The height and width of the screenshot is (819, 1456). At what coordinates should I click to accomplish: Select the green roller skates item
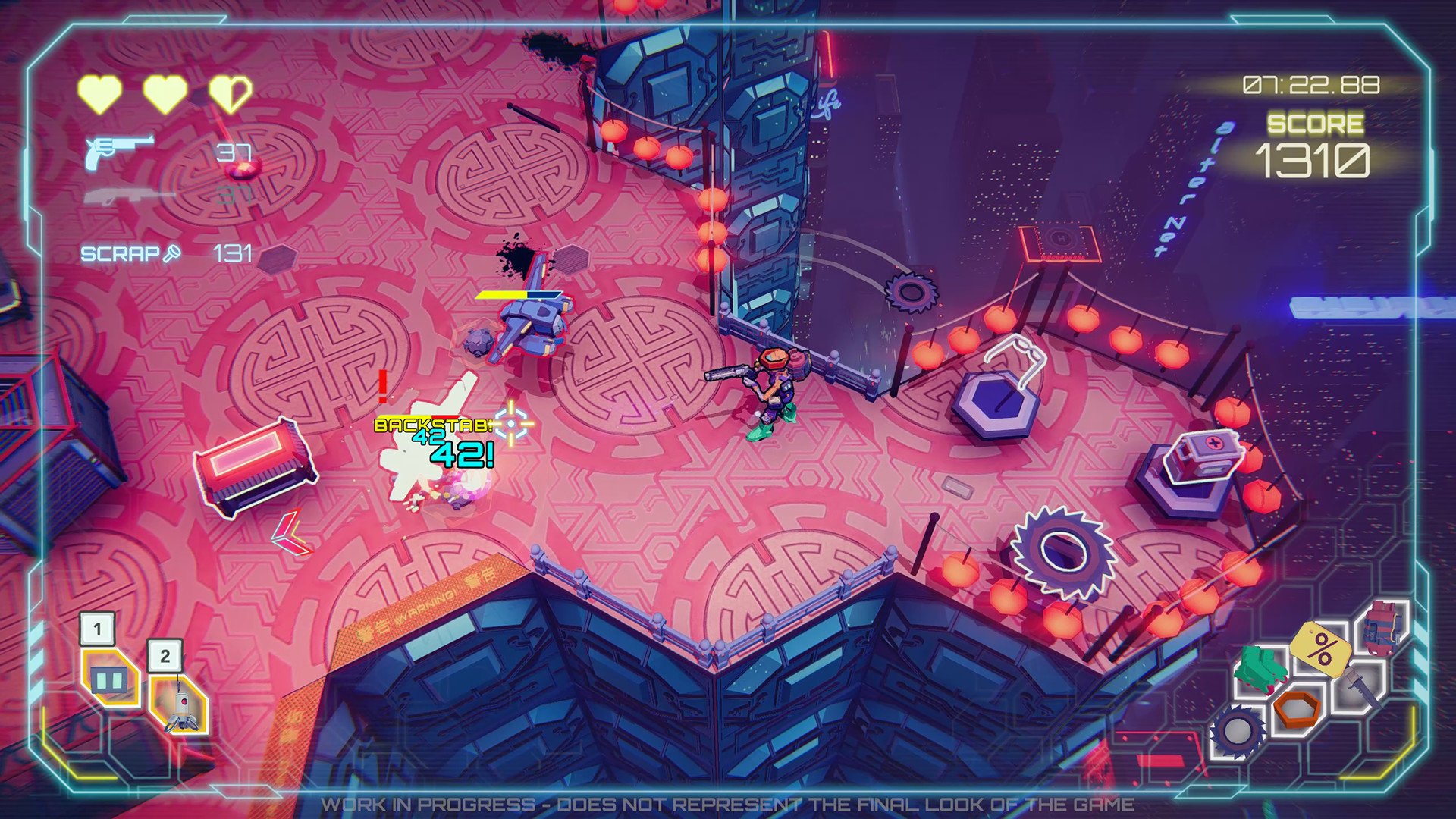point(1260,668)
